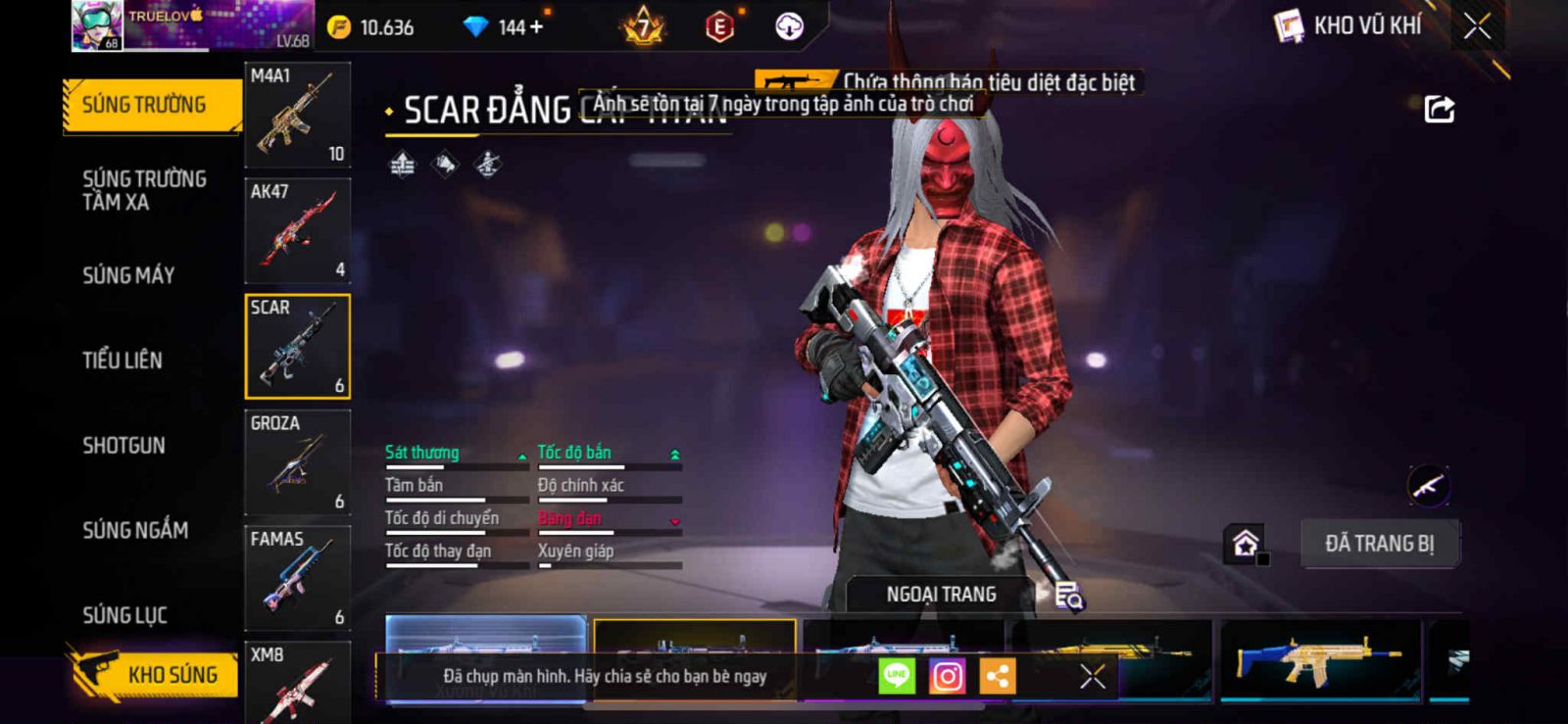Share screenshot via LINE

click(x=897, y=676)
